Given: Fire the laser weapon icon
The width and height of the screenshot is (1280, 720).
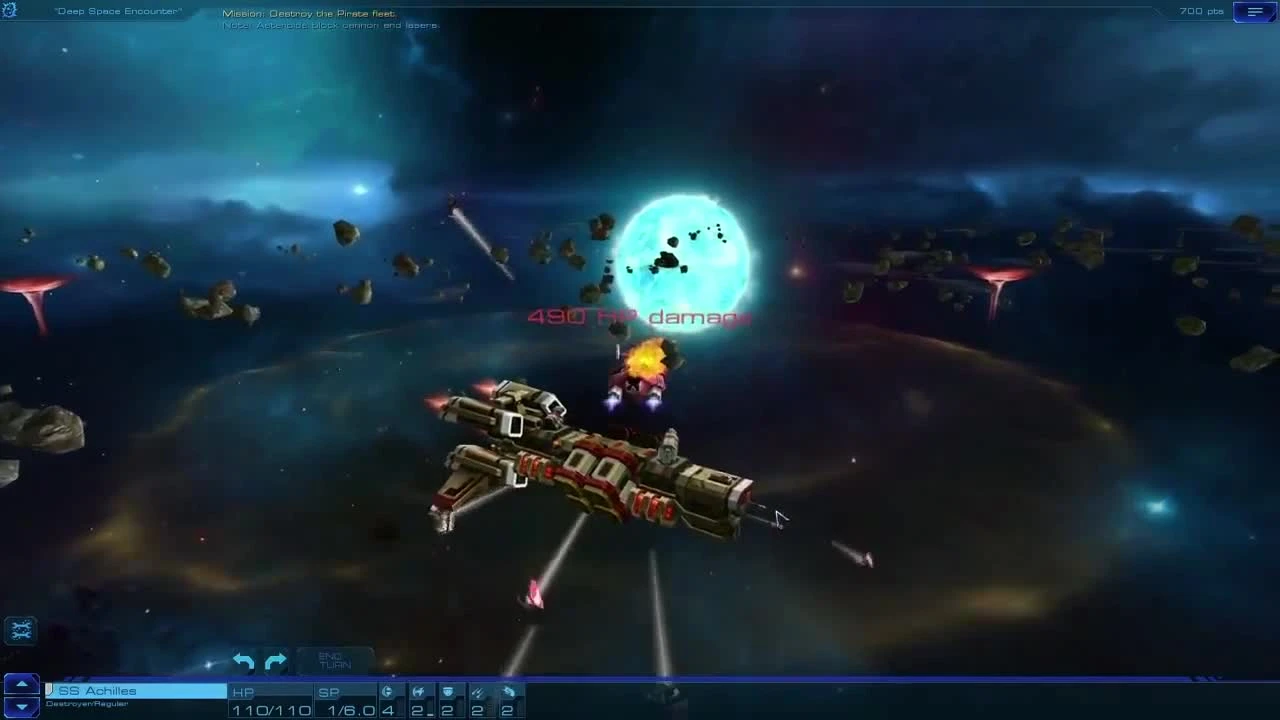Looking at the screenshot, I should pyautogui.click(x=478, y=690).
